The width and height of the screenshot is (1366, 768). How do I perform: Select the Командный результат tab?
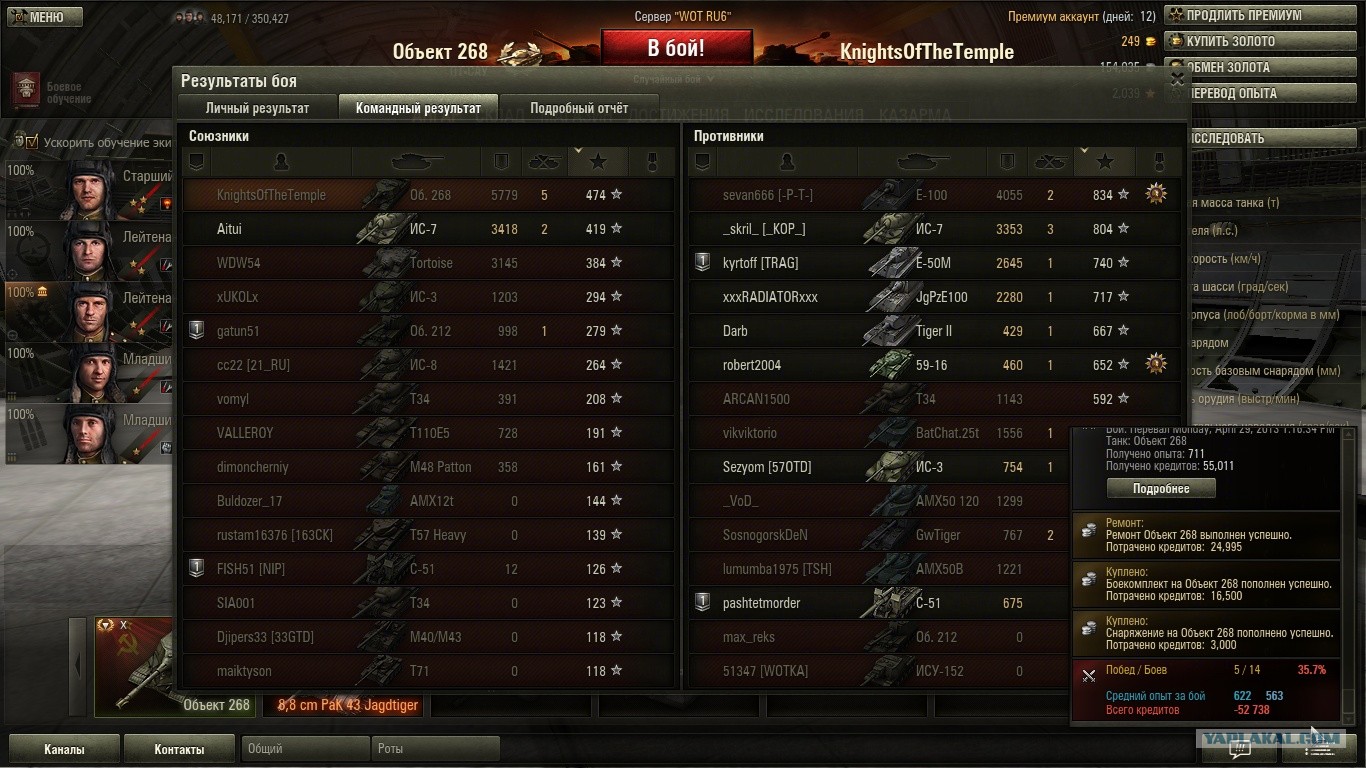point(418,108)
